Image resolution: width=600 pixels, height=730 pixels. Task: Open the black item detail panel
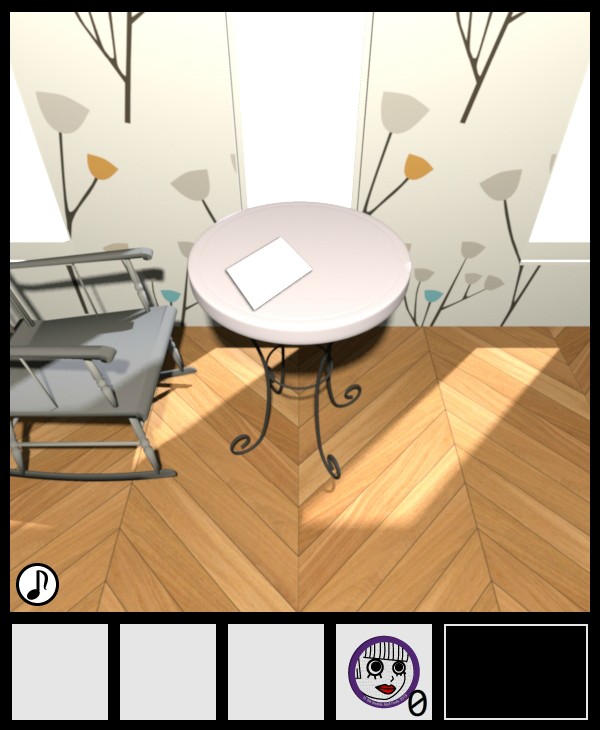point(516,672)
